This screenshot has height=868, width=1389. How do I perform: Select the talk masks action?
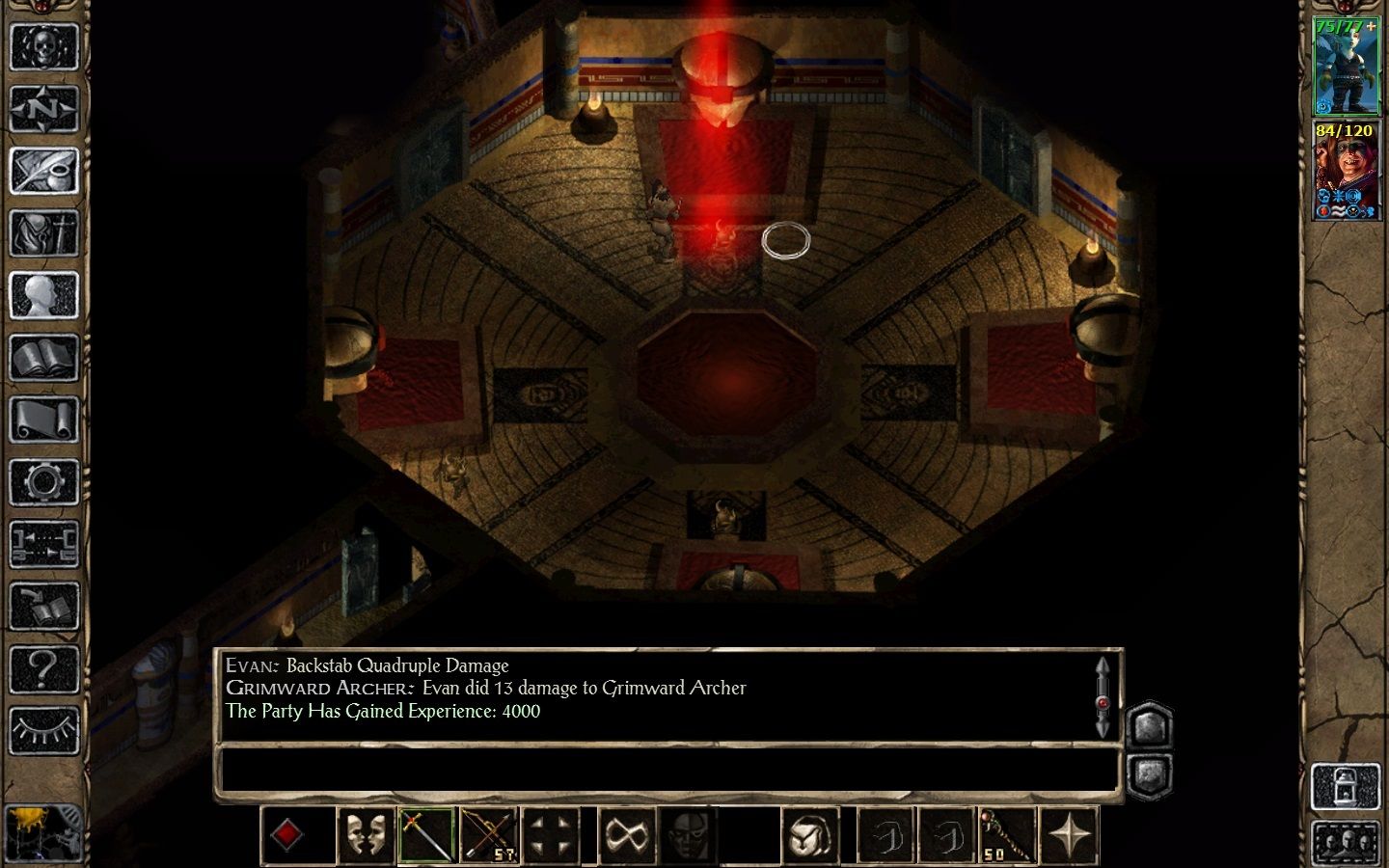point(367,834)
